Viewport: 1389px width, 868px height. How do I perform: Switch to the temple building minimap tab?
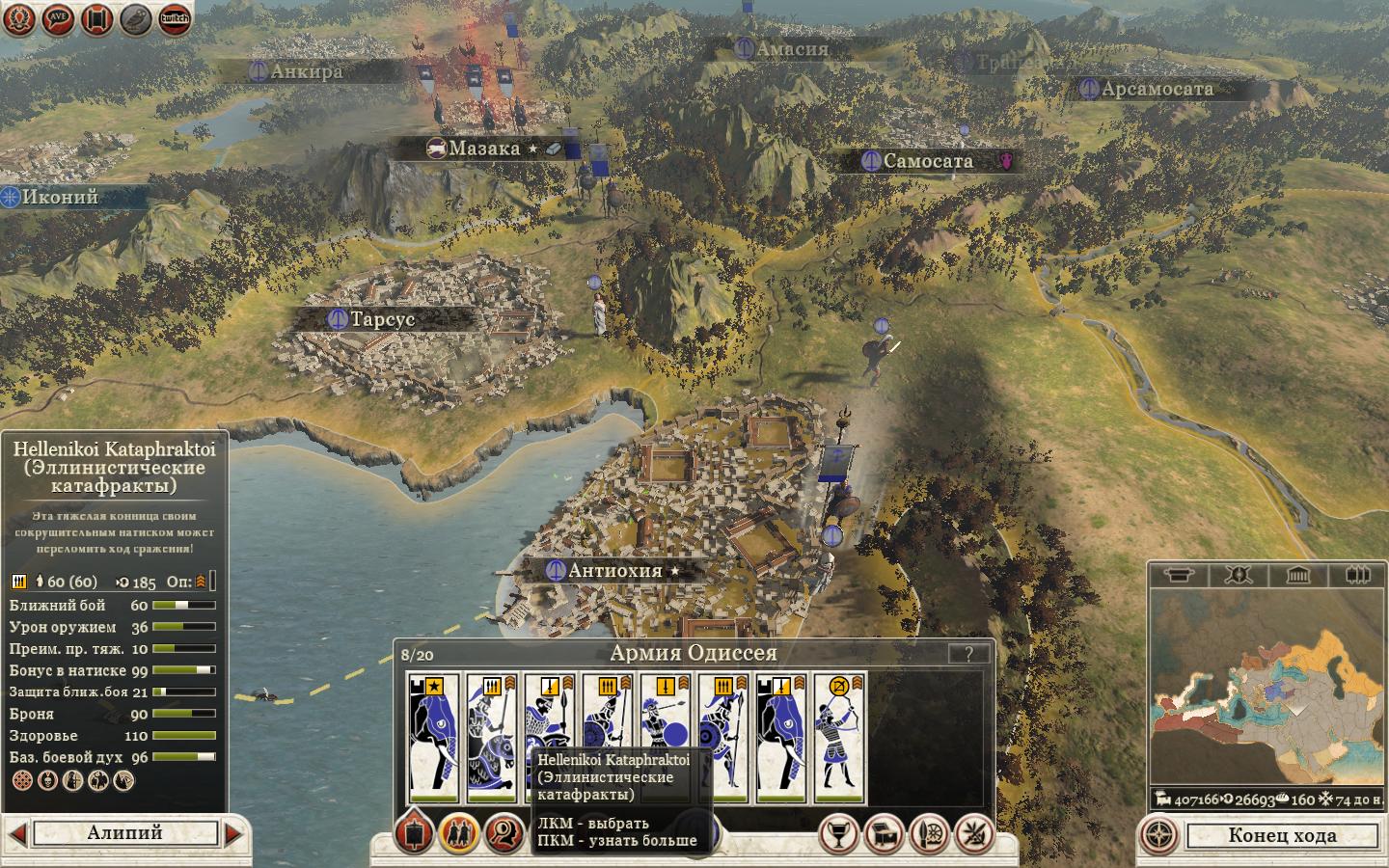(x=1297, y=576)
